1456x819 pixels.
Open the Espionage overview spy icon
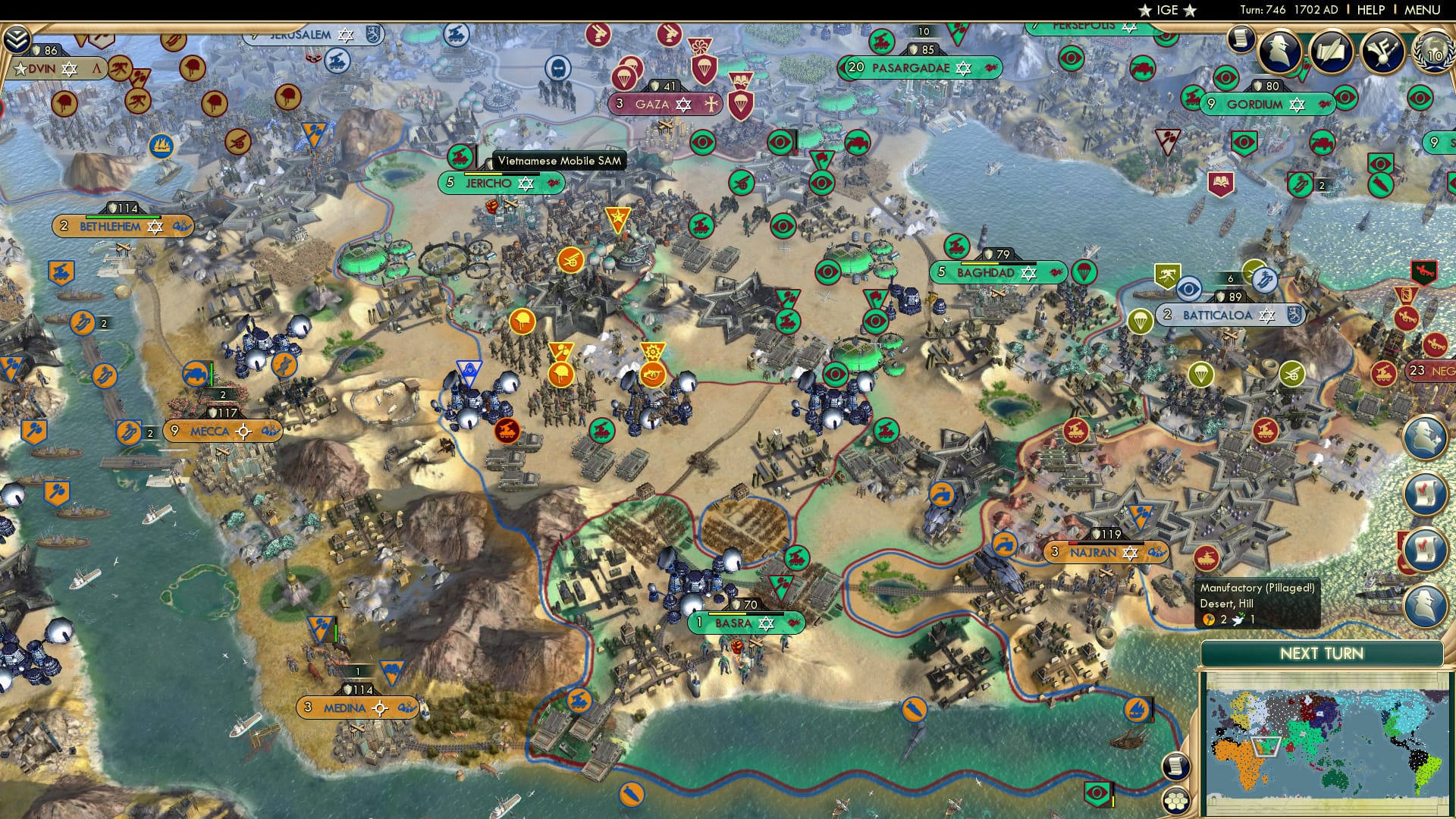[x=1279, y=49]
